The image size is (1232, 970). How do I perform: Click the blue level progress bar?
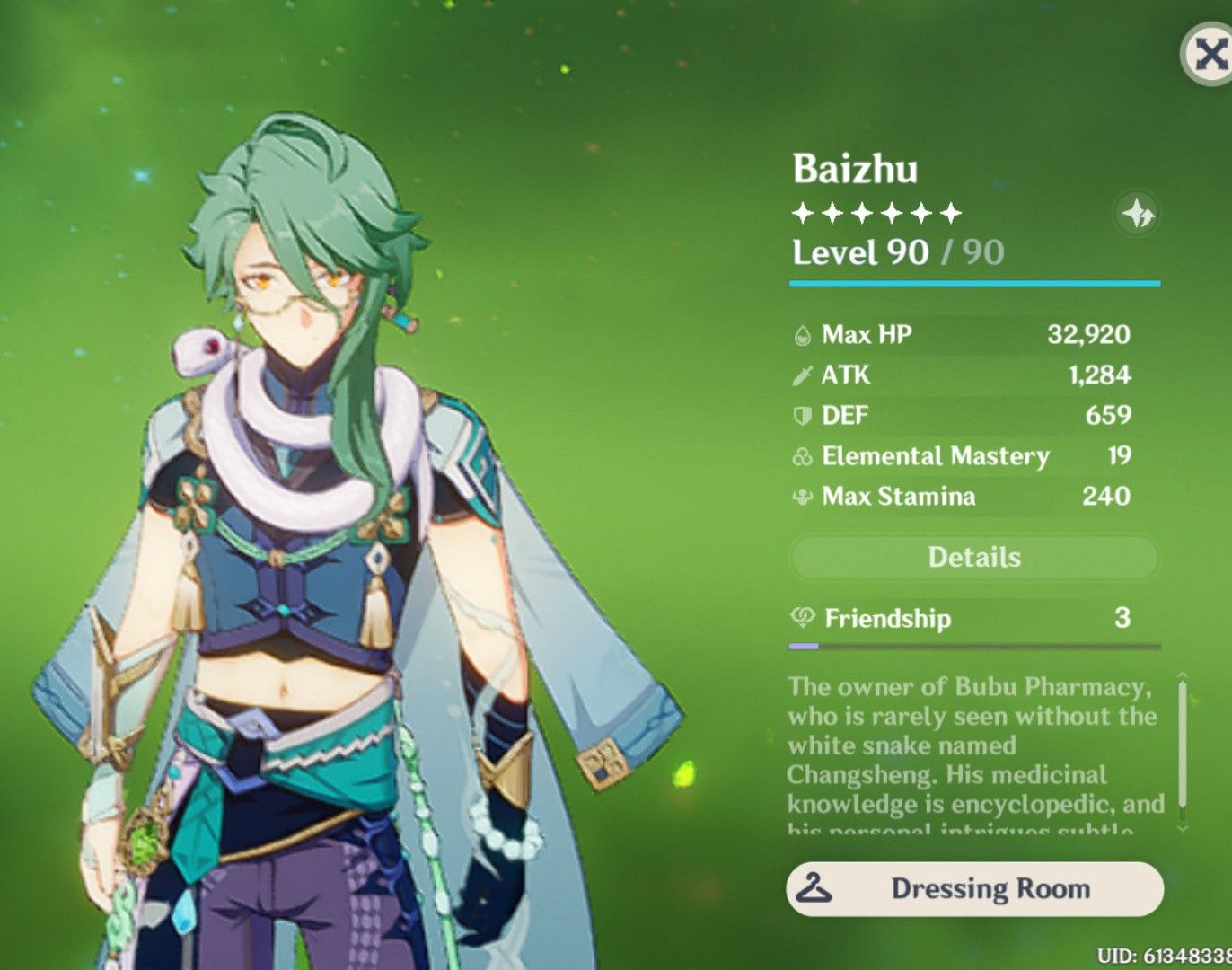click(975, 281)
